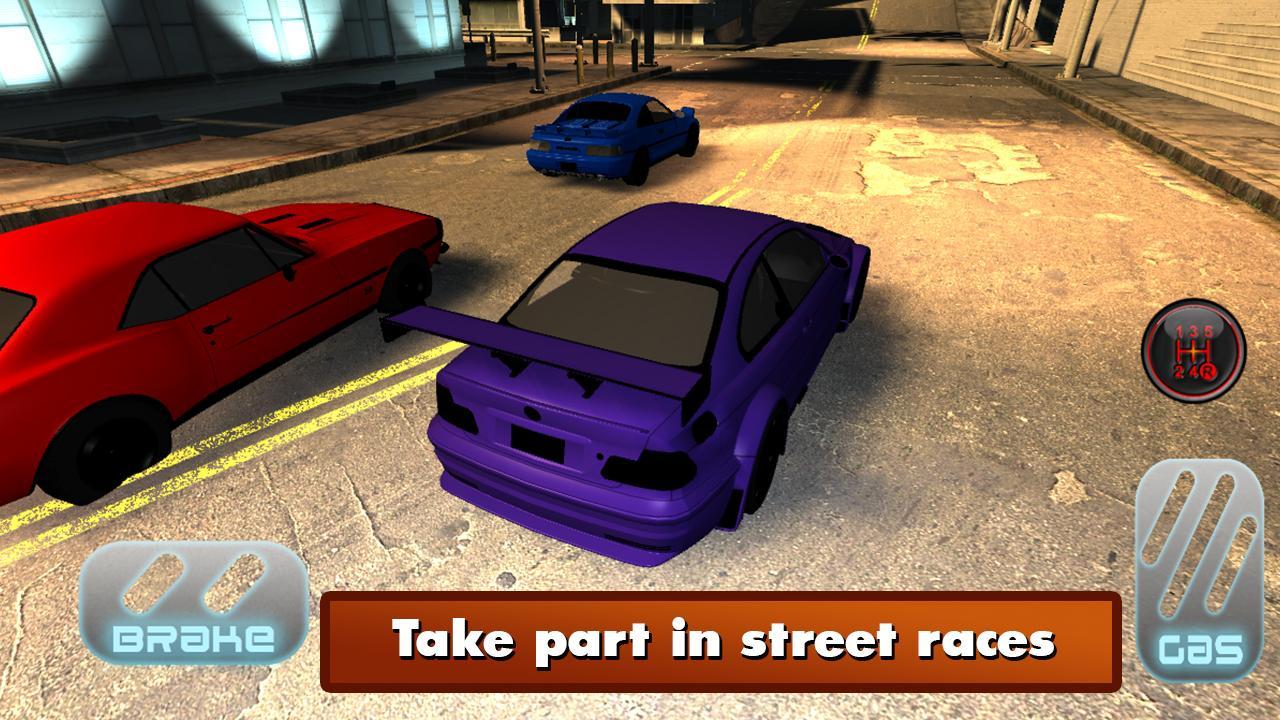Select 1st gear on the shifter diagram
This screenshot has height=720, width=1280.
(x=1179, y=332)
